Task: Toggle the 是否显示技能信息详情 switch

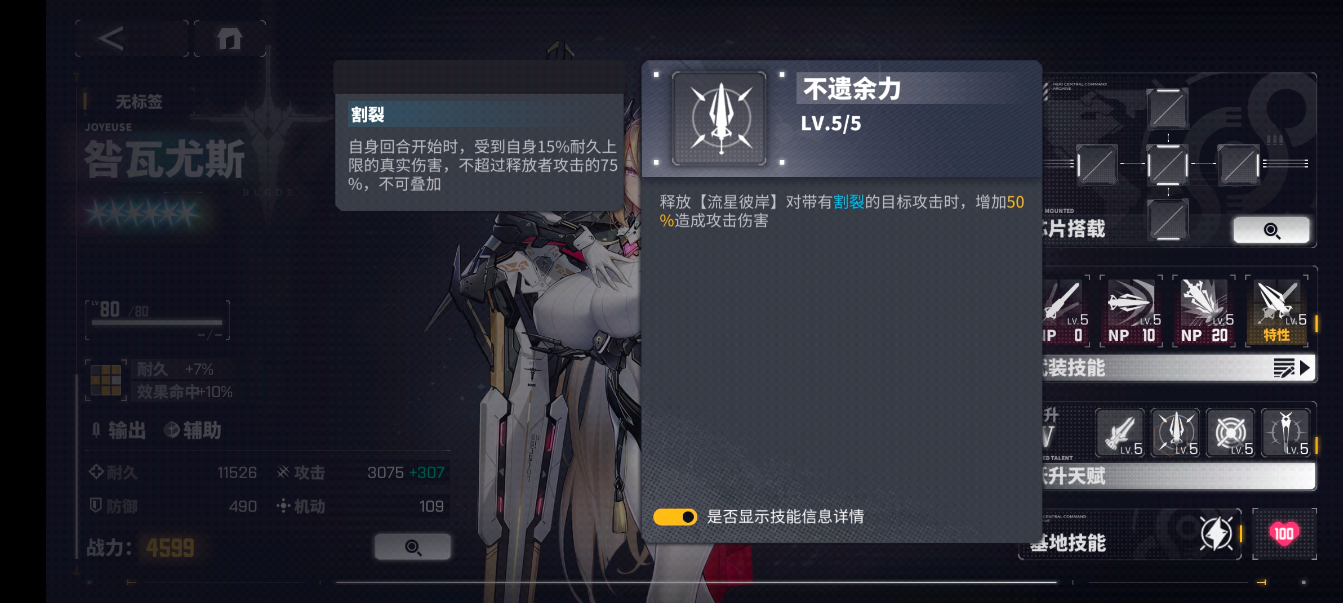Action: pos(675,516)
